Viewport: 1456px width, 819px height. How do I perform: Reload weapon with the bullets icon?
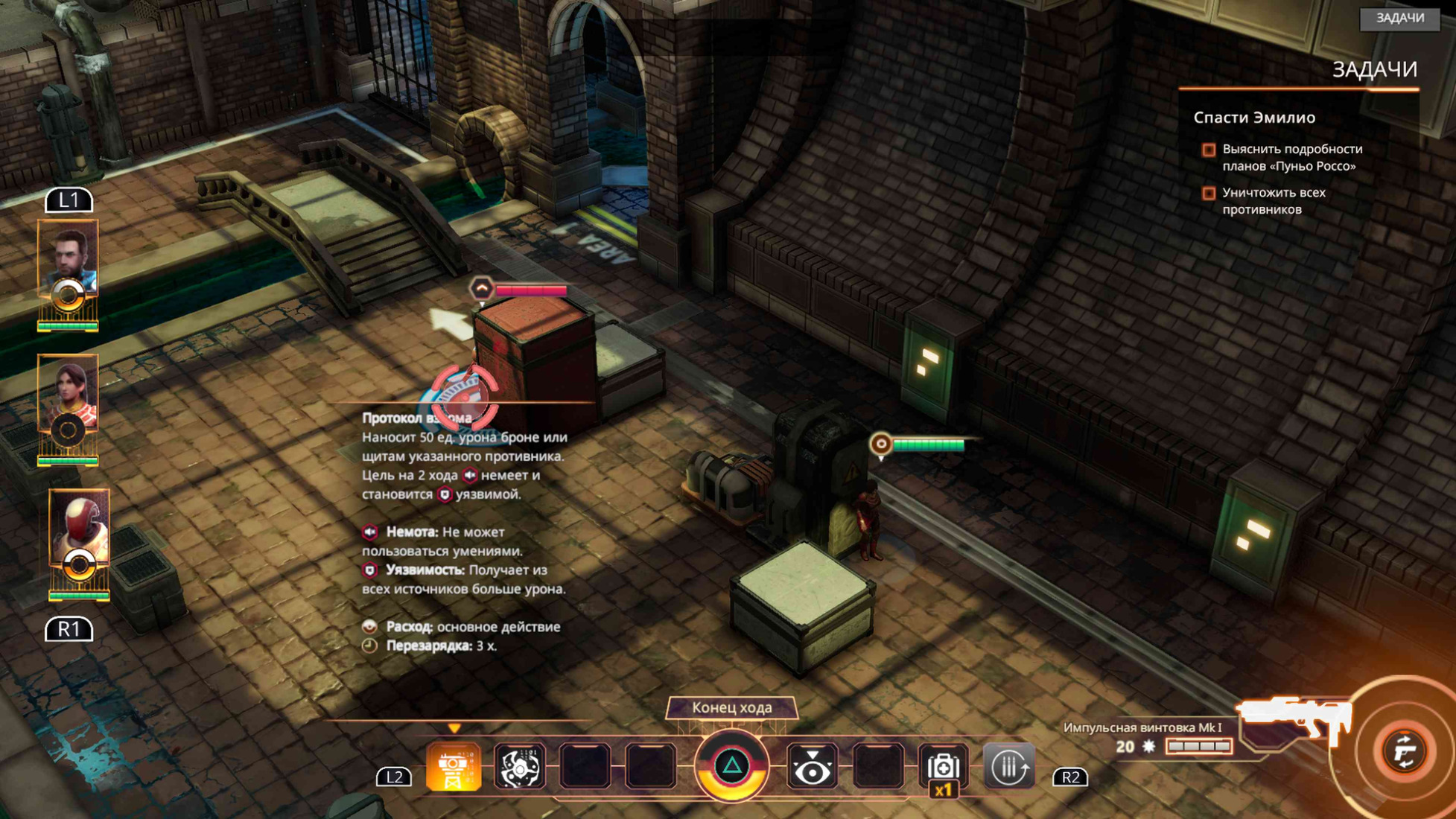point(1008,766)
